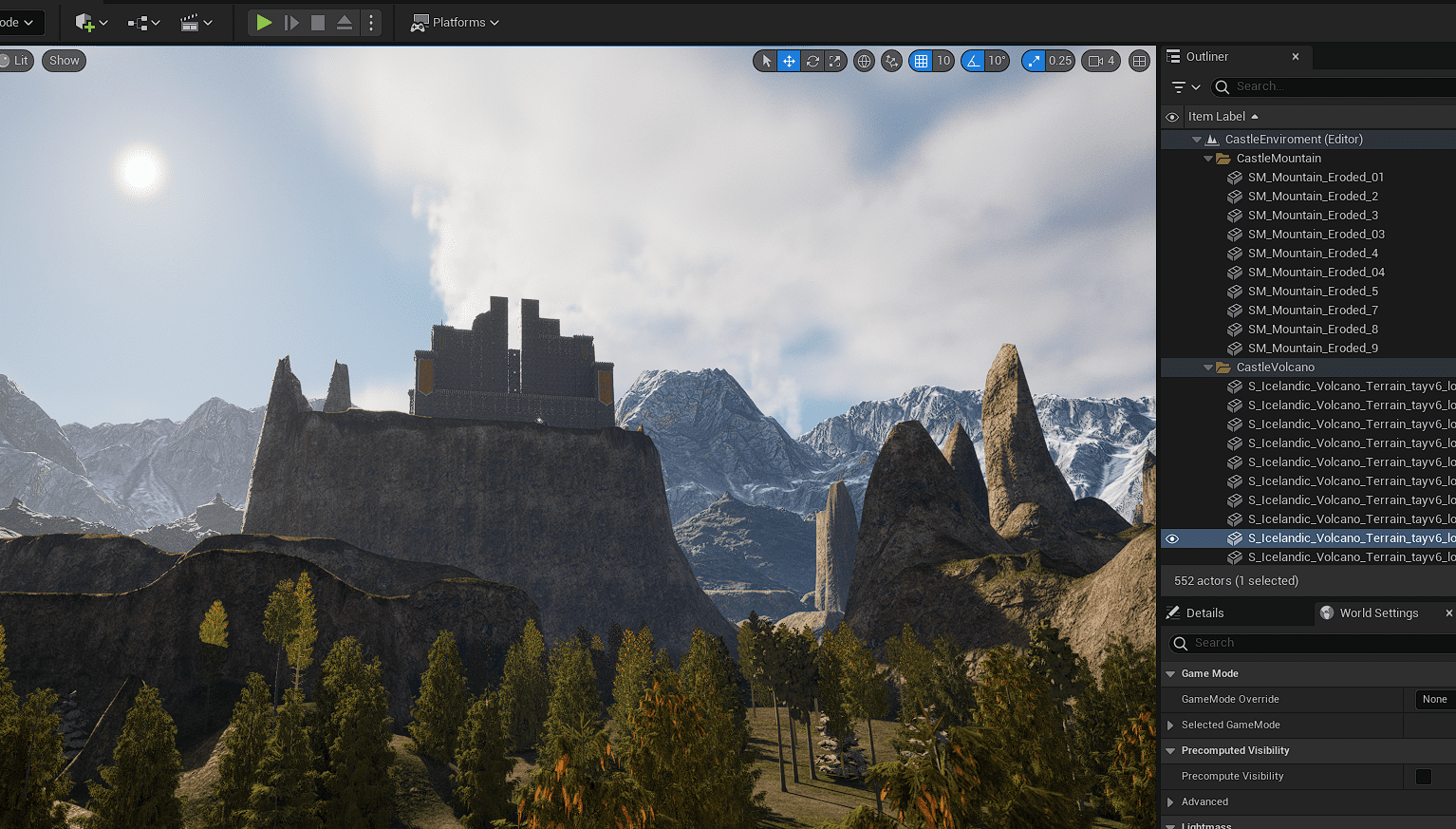
Task: Activate the rotate transform tool
Action: [x=812, y=61]
